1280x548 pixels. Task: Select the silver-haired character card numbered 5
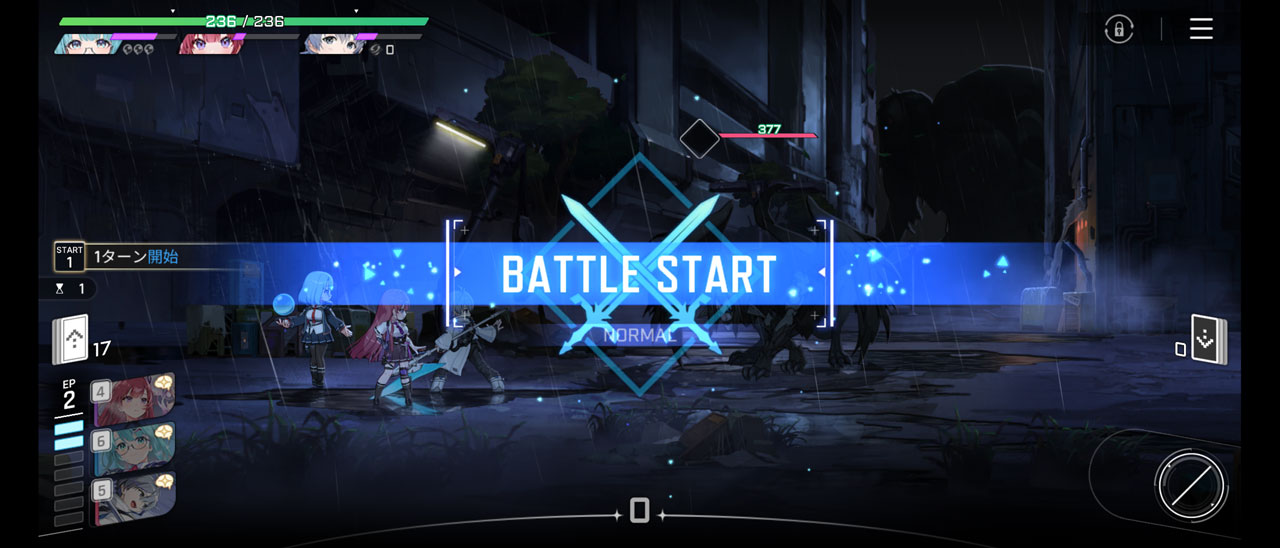click(x=133, y=497)
